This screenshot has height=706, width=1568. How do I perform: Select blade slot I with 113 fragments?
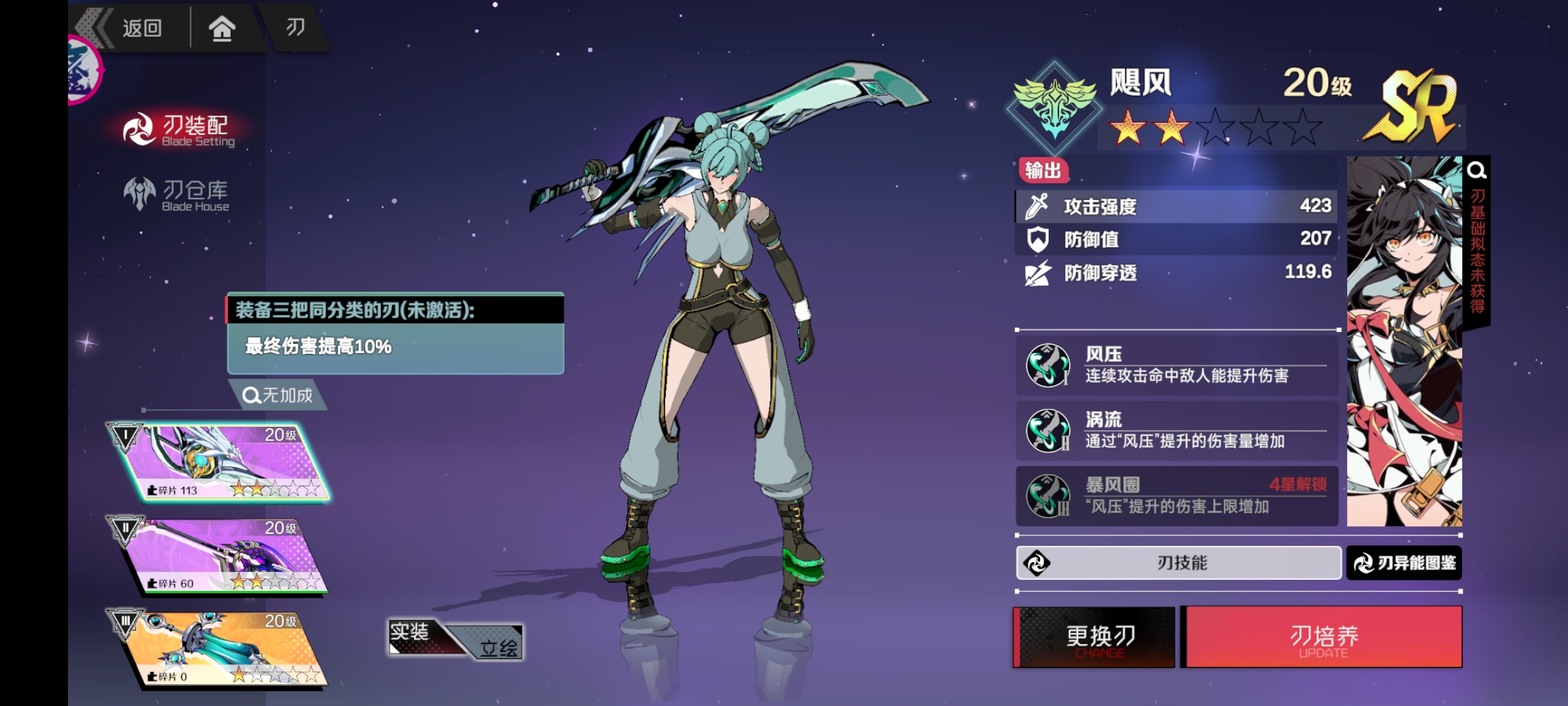(x=221, y=462)
